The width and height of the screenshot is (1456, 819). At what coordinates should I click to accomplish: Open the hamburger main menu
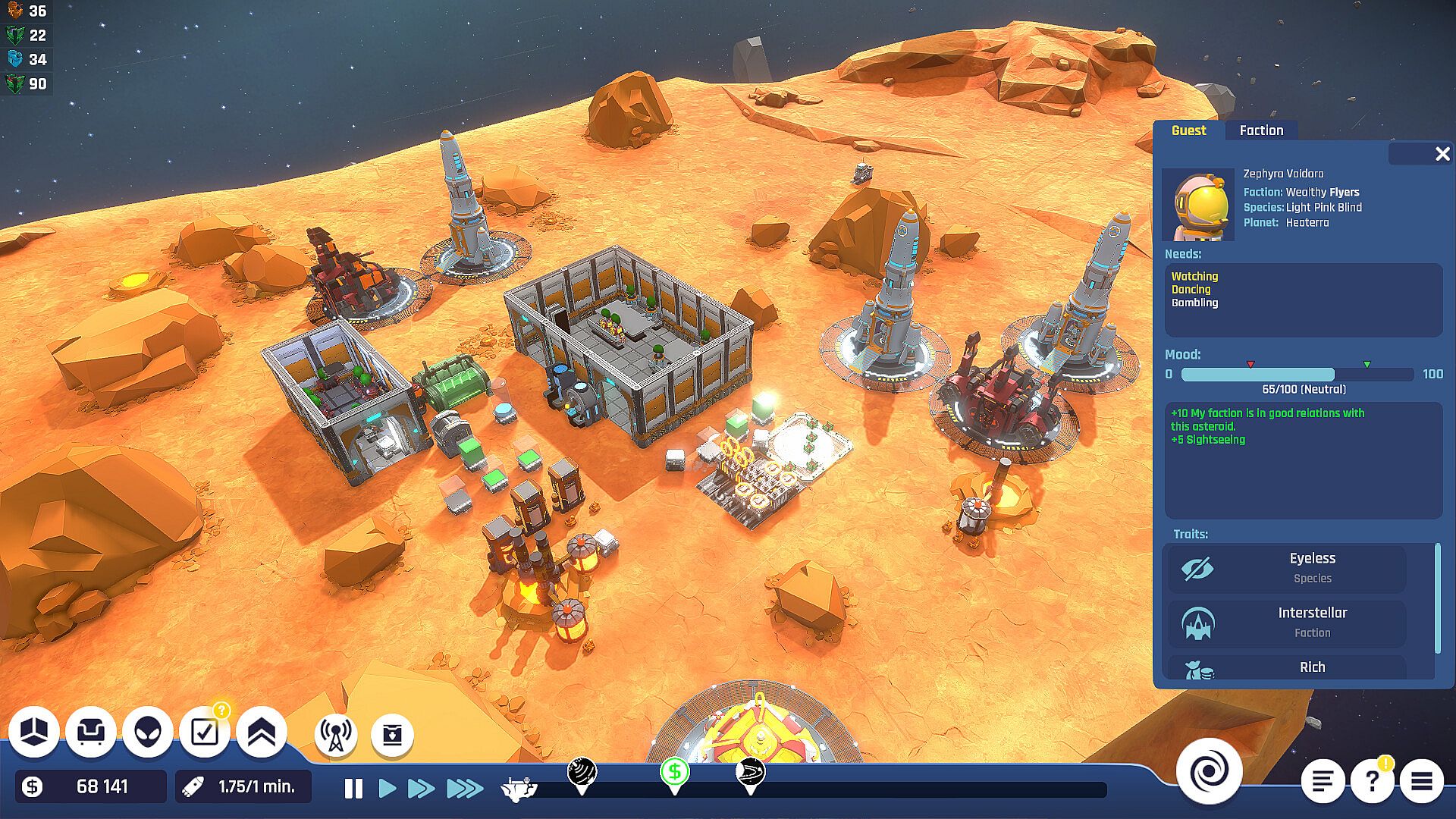point(1421,781)
